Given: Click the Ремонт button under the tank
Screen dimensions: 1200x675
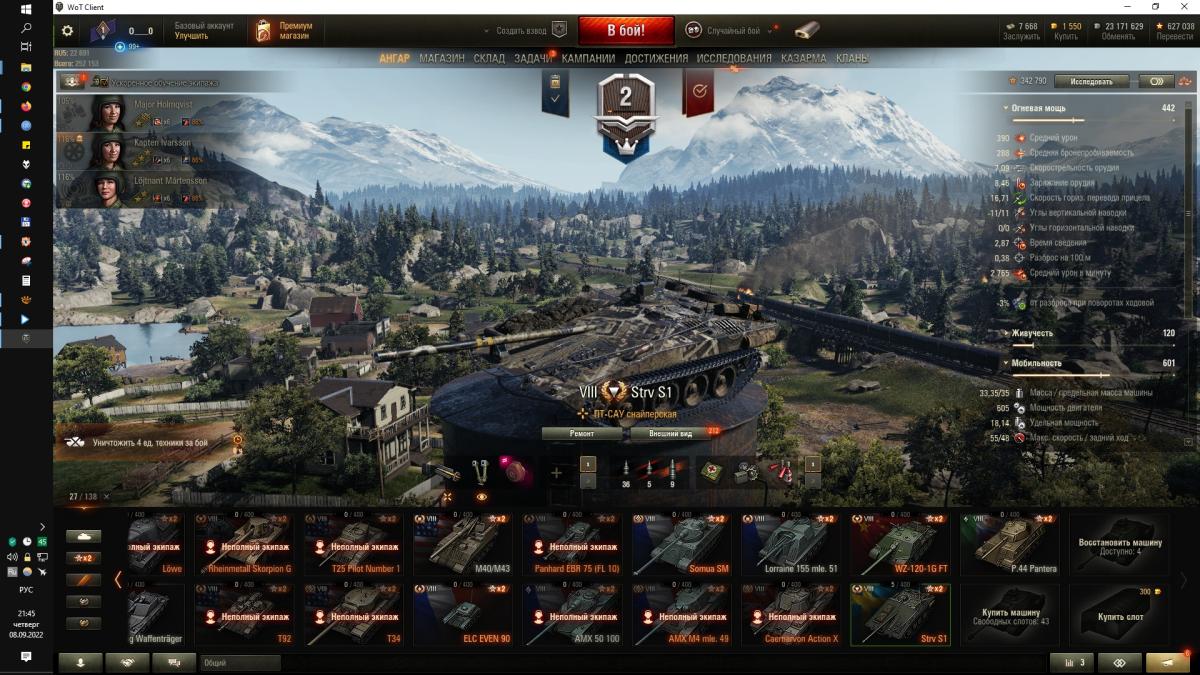Looking at the screenshot, I should point(583,434).
